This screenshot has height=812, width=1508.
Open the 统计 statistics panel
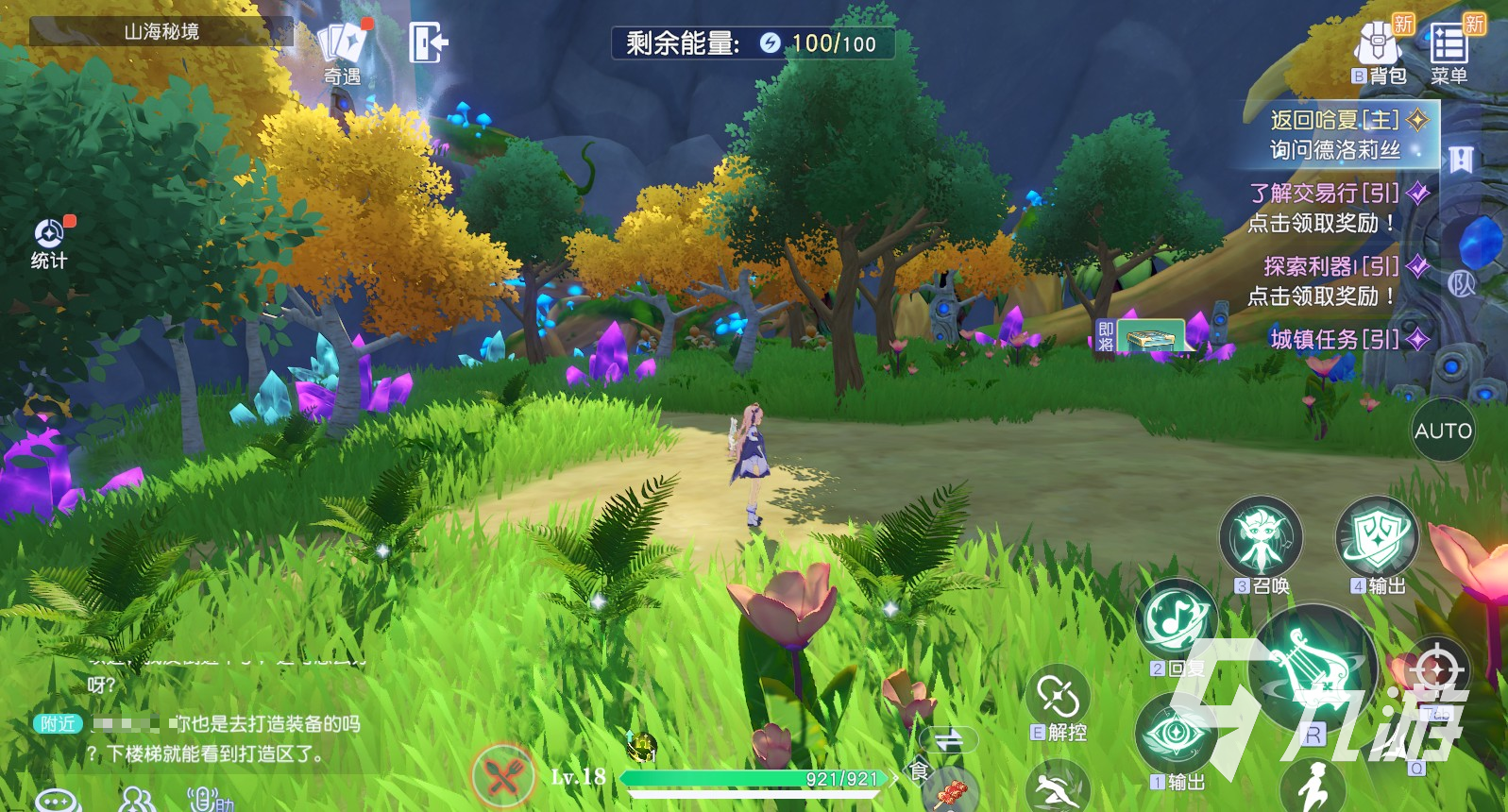coord(49,243)
